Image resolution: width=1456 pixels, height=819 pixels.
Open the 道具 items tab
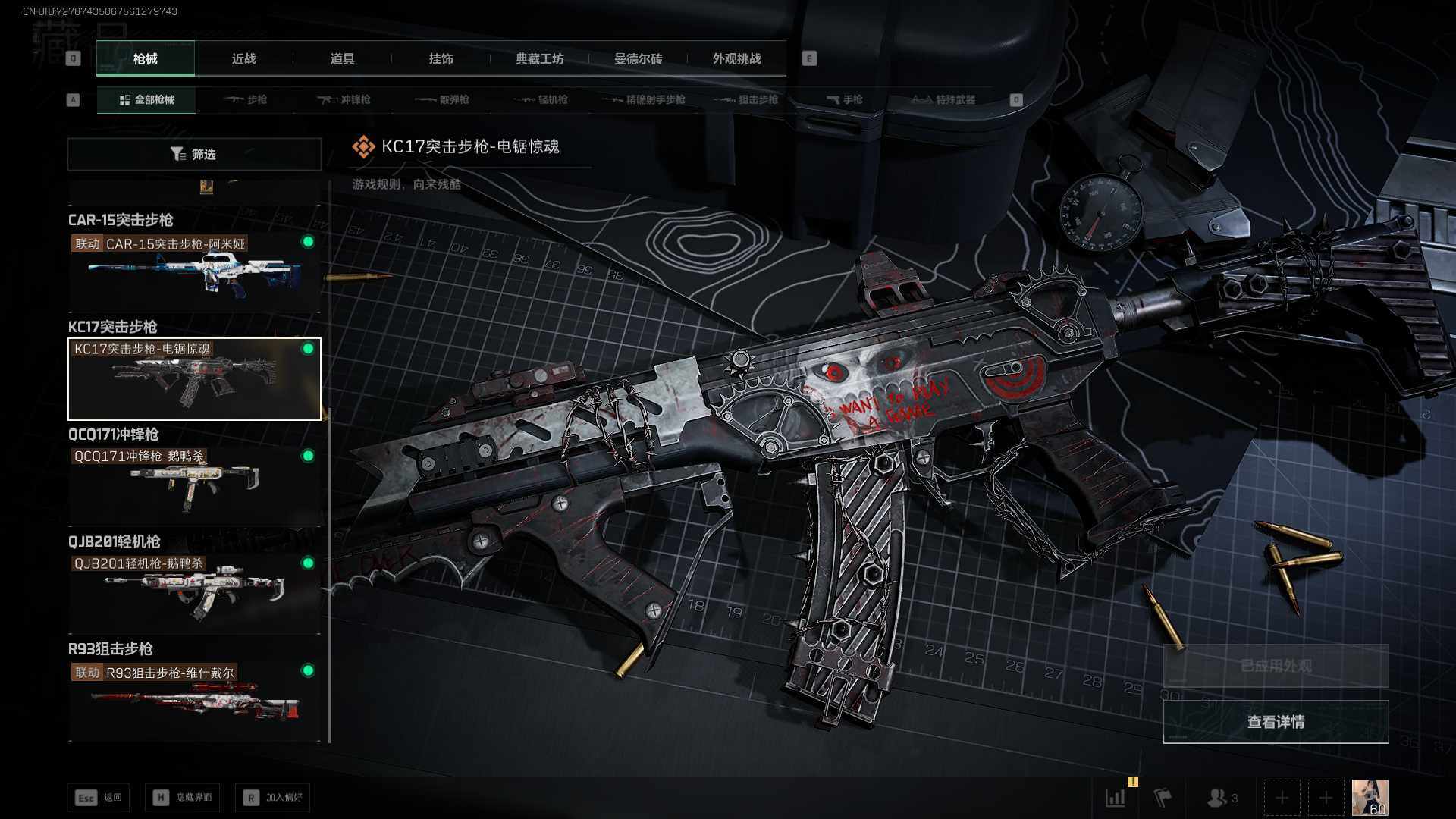(x=342, y=59)
